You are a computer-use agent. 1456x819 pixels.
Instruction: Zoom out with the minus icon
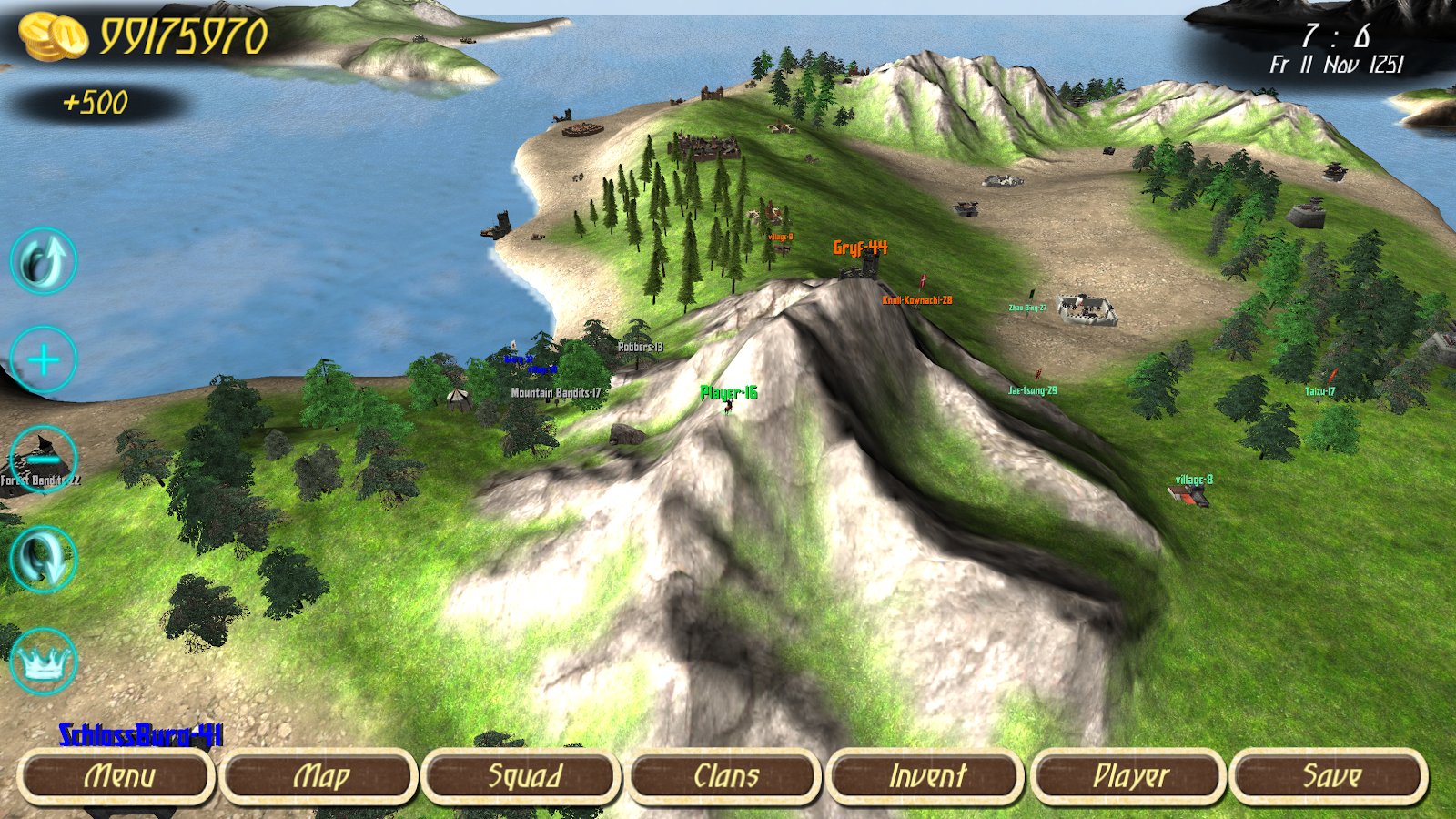click(43, 460)
